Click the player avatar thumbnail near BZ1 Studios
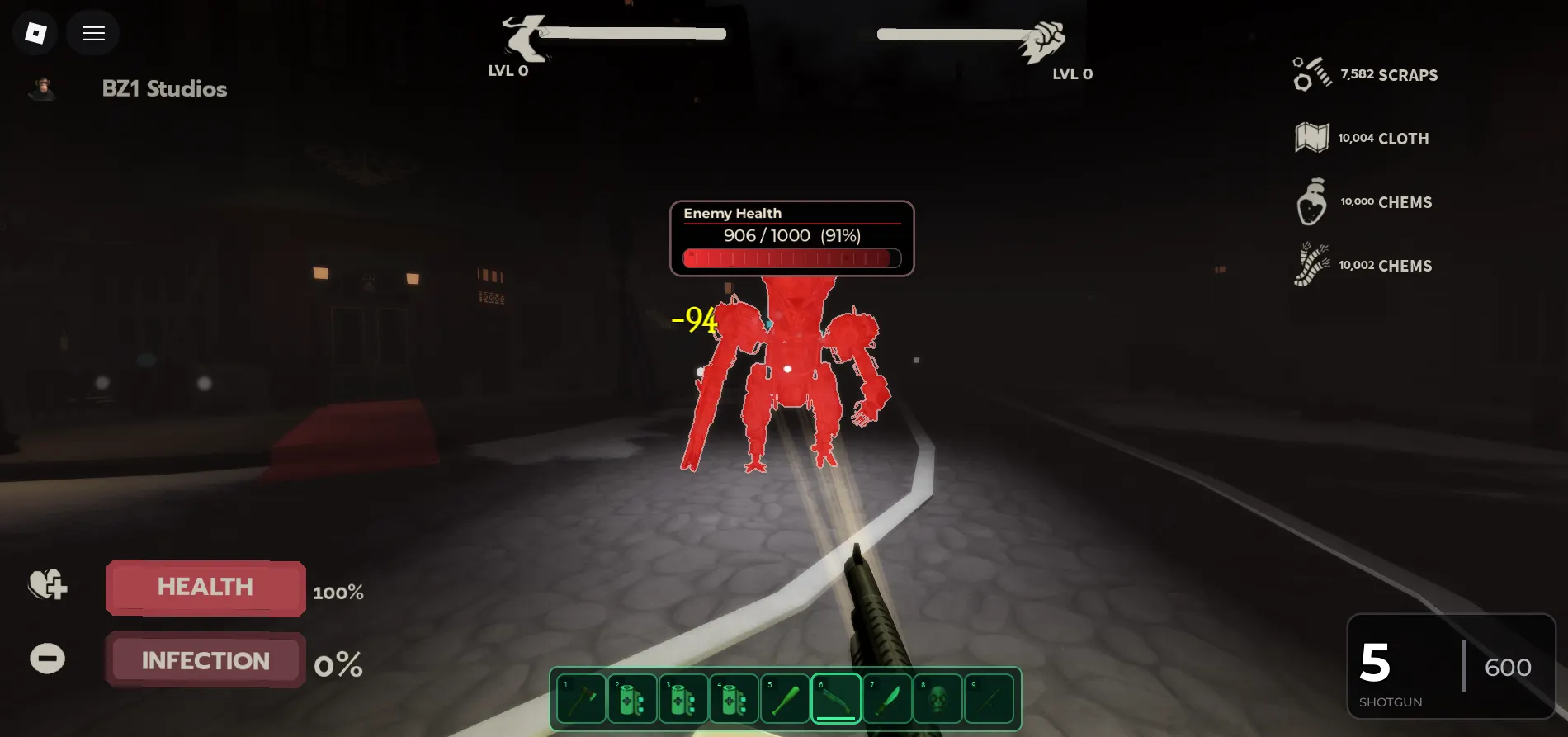Screen dimensions: 1568x737 (x=43, y=88)
